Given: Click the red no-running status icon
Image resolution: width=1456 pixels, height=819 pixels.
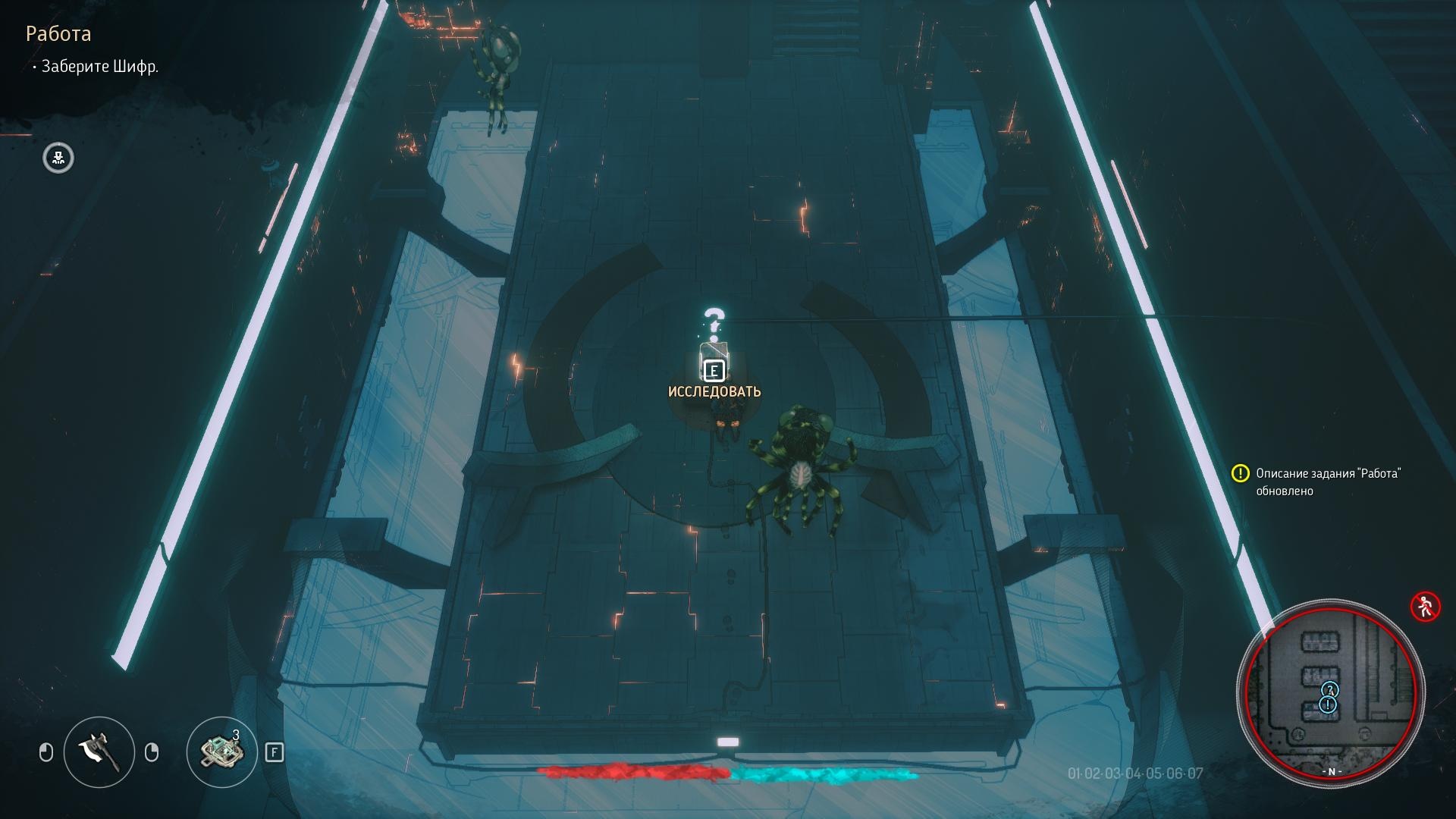Looking at the screenshot, I should click(x=1425, y=607).
